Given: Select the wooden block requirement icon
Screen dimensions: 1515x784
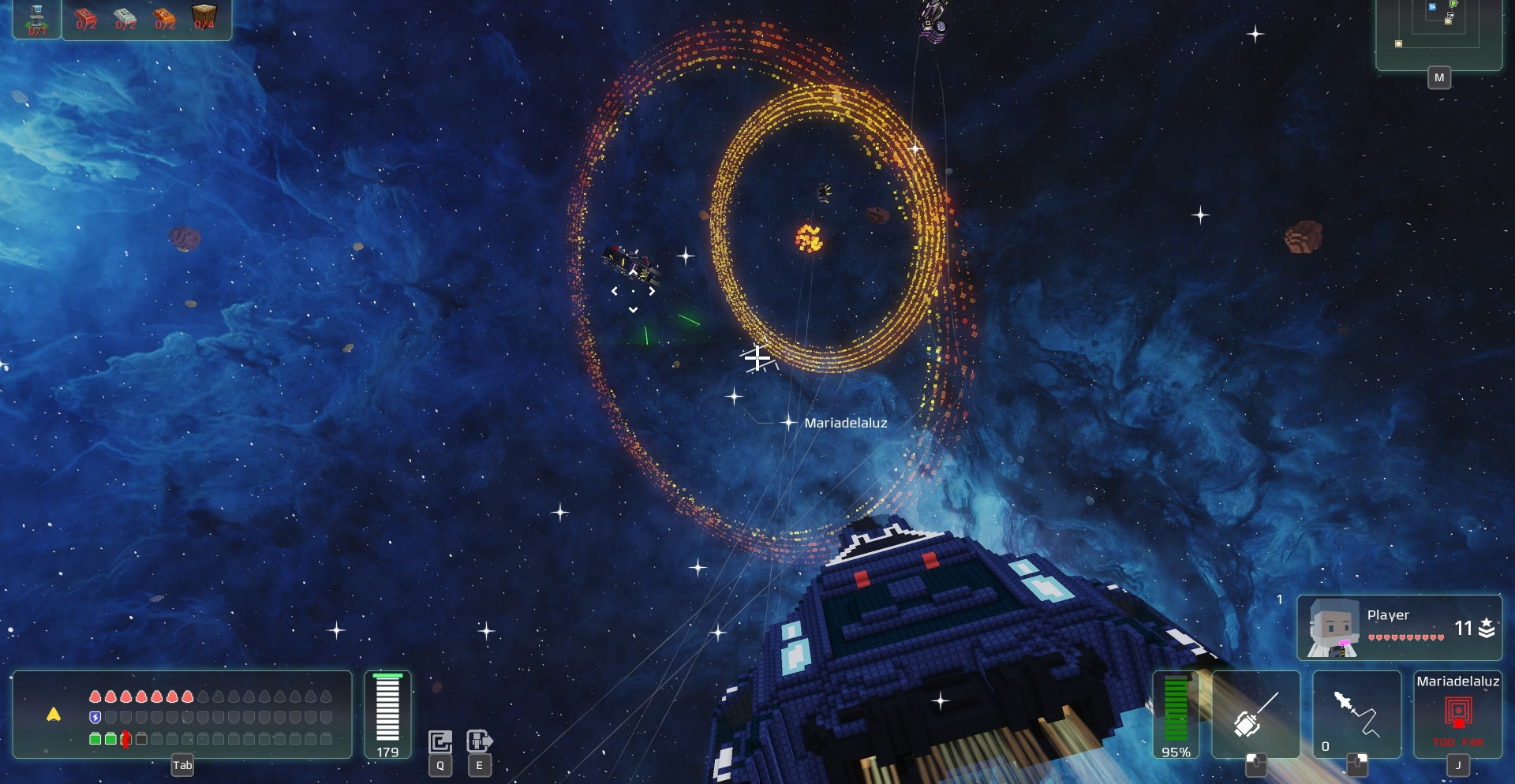Looking at the screenshot, I should pos(204,17).
